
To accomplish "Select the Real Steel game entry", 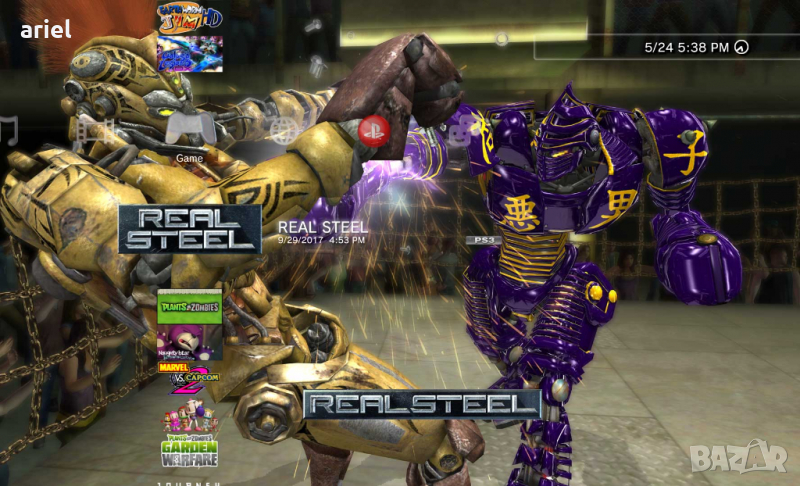I will point(189,229).
